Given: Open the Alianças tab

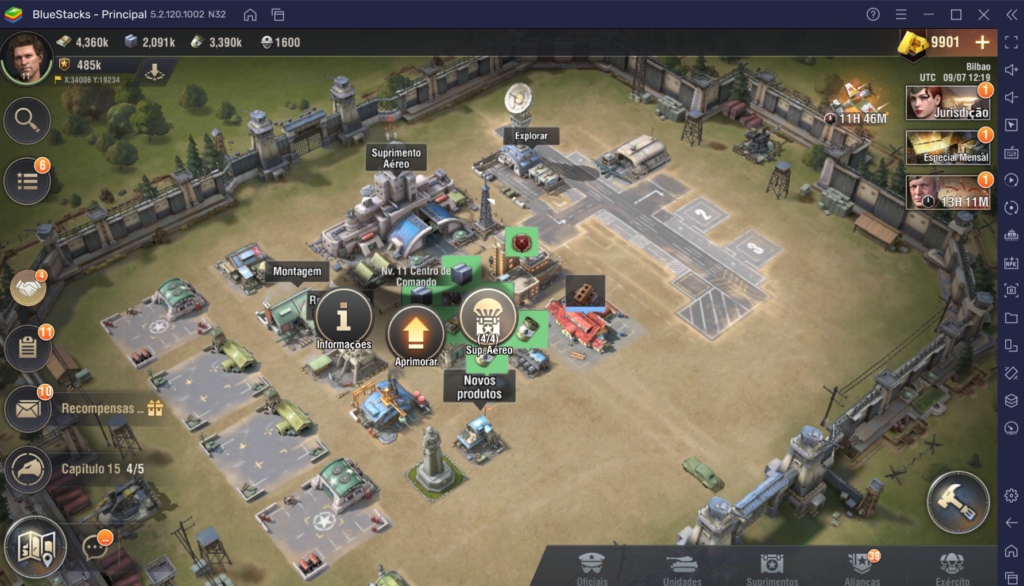Looking at the screenshot, I should coord(860,568).
